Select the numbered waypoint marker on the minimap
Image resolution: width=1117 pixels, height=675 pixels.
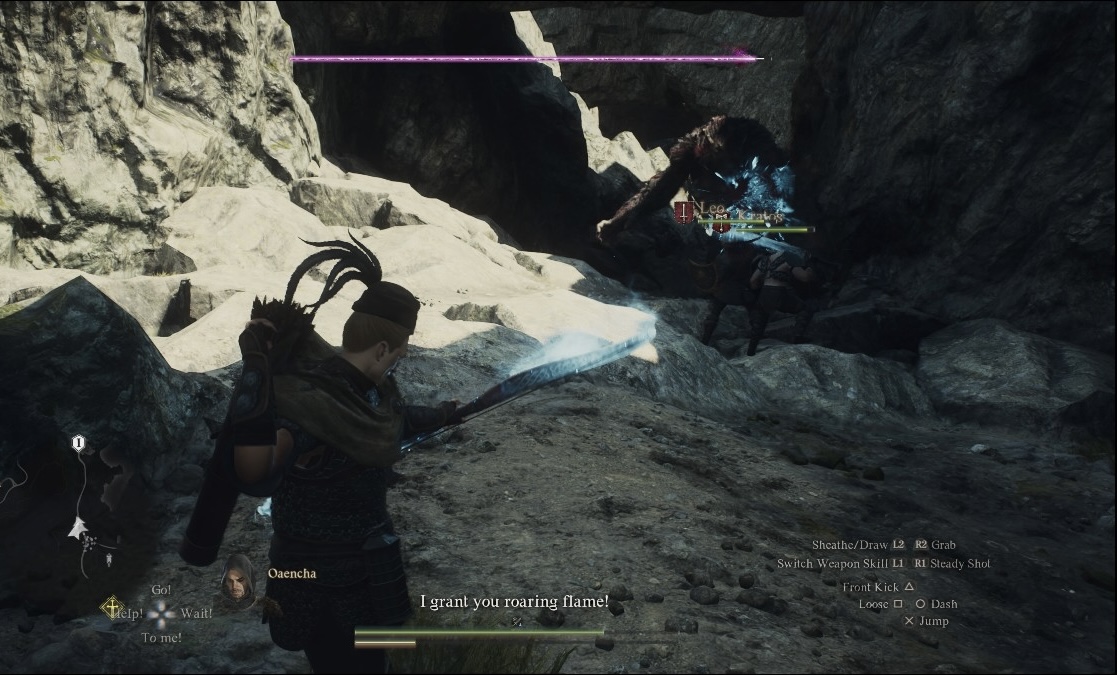79,442
